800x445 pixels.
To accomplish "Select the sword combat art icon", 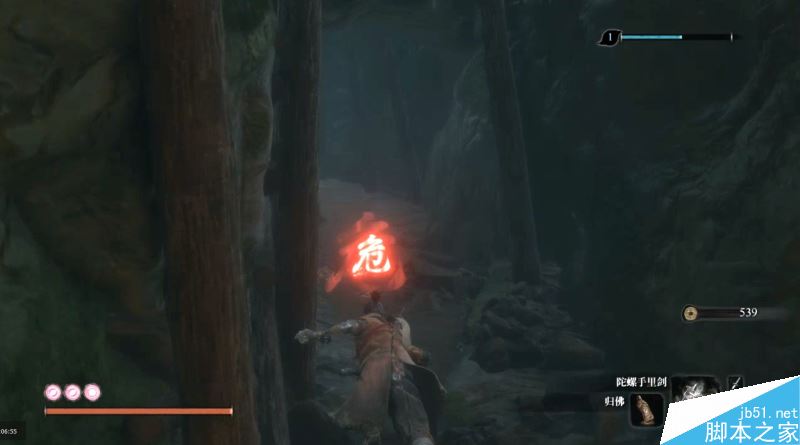I will 737,384.
